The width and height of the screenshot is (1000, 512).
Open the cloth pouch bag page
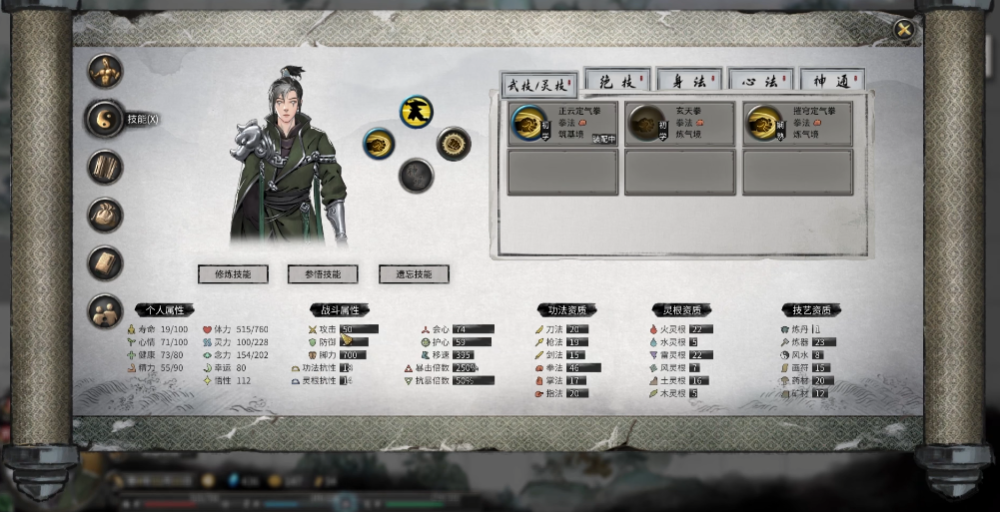[105, 214]
